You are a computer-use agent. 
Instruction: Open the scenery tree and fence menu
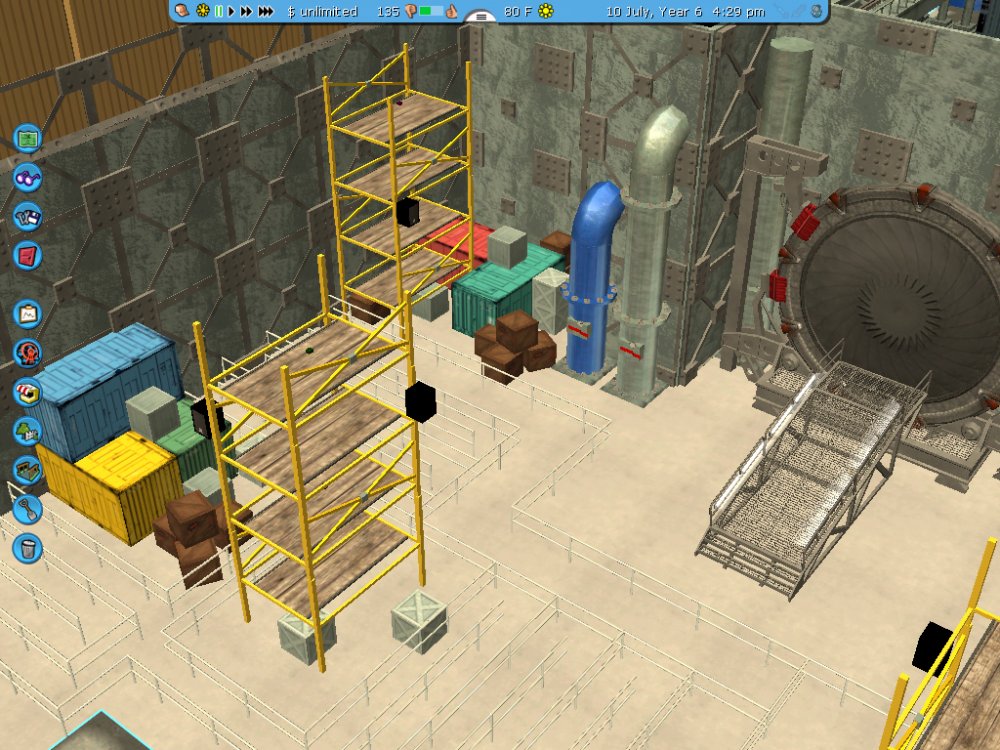[27, 431]
